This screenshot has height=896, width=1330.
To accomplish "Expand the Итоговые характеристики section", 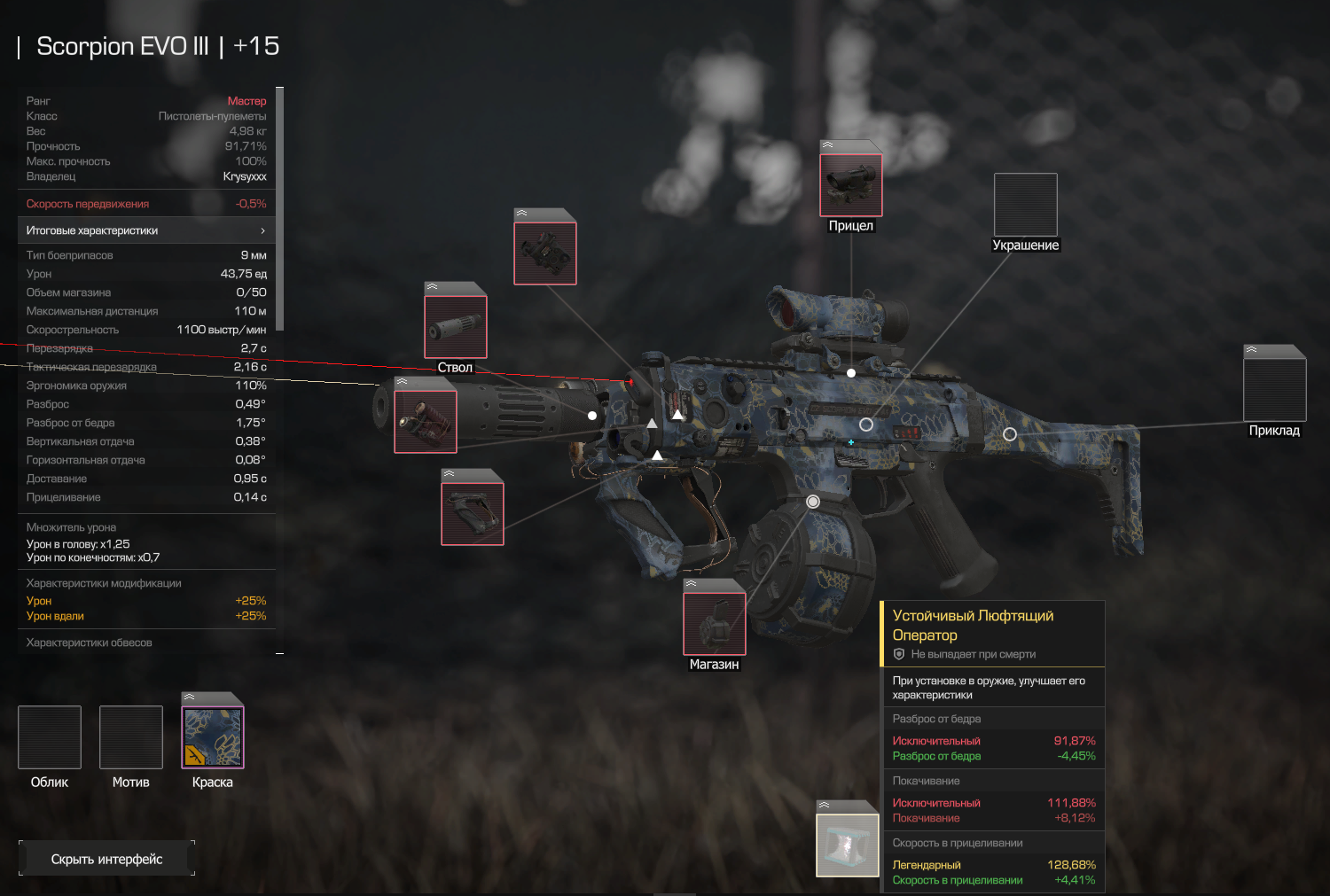I will coord(146,230).
